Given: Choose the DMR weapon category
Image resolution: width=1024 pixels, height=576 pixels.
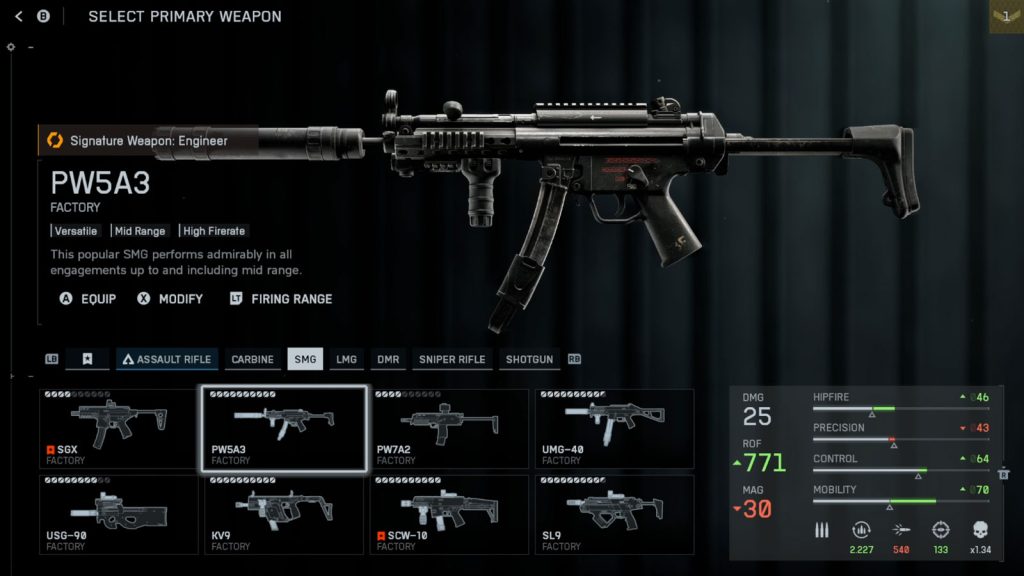Looking at the screenshot, I should [x=388, y=359].
